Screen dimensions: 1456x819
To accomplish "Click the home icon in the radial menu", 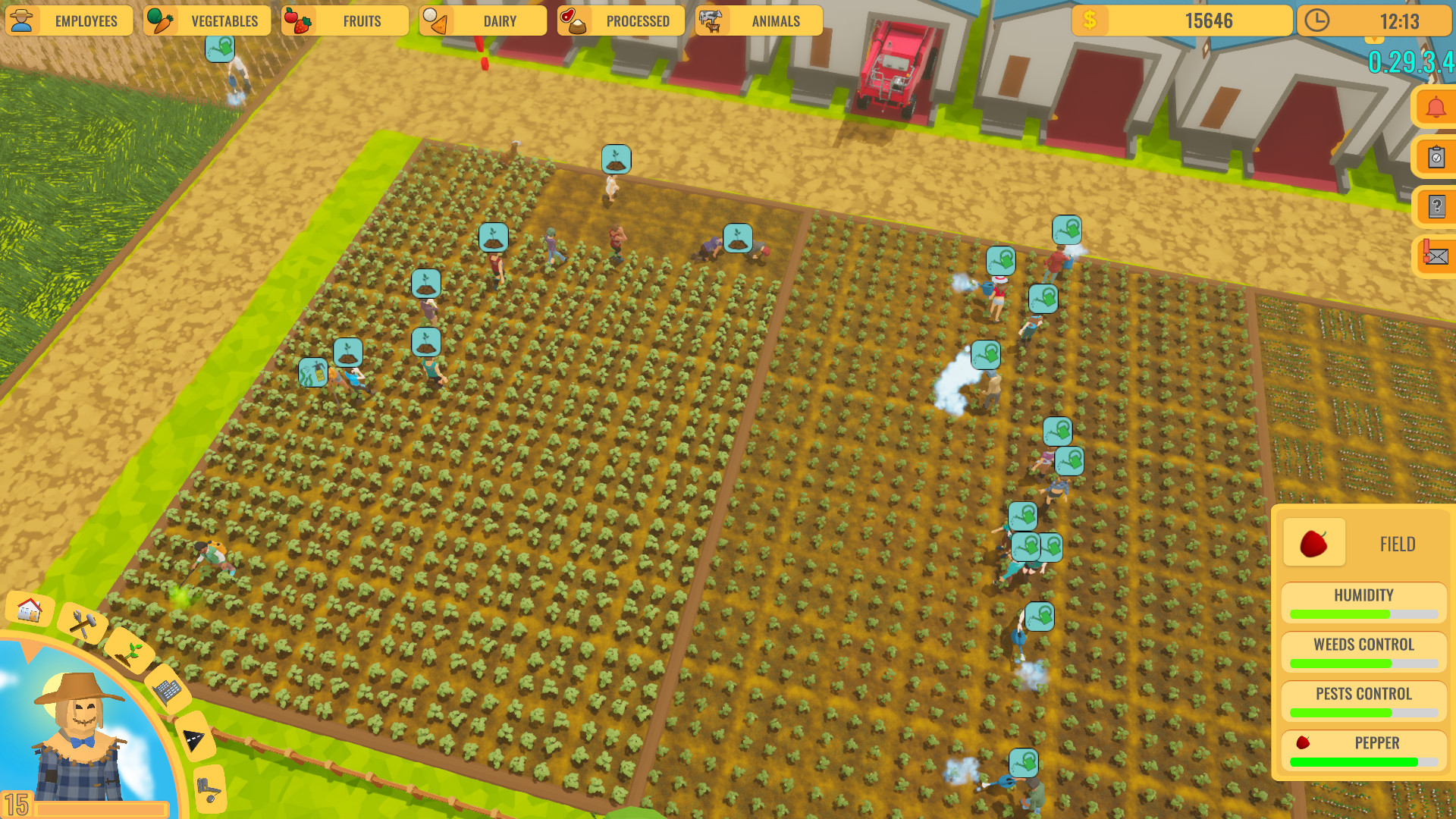I will (29, 609).
